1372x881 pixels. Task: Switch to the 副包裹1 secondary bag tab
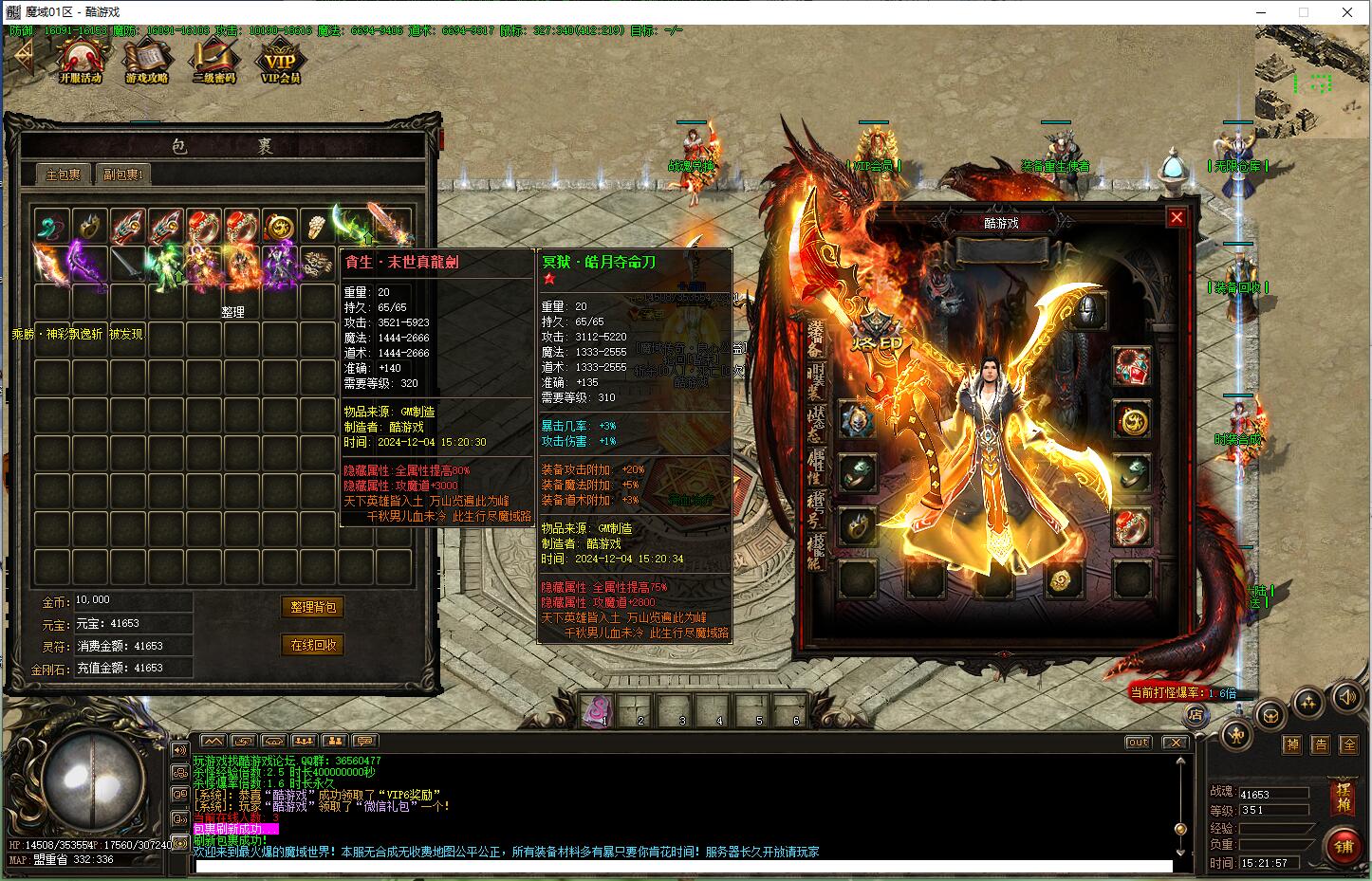pyautogui.click(x=123, y=174)
